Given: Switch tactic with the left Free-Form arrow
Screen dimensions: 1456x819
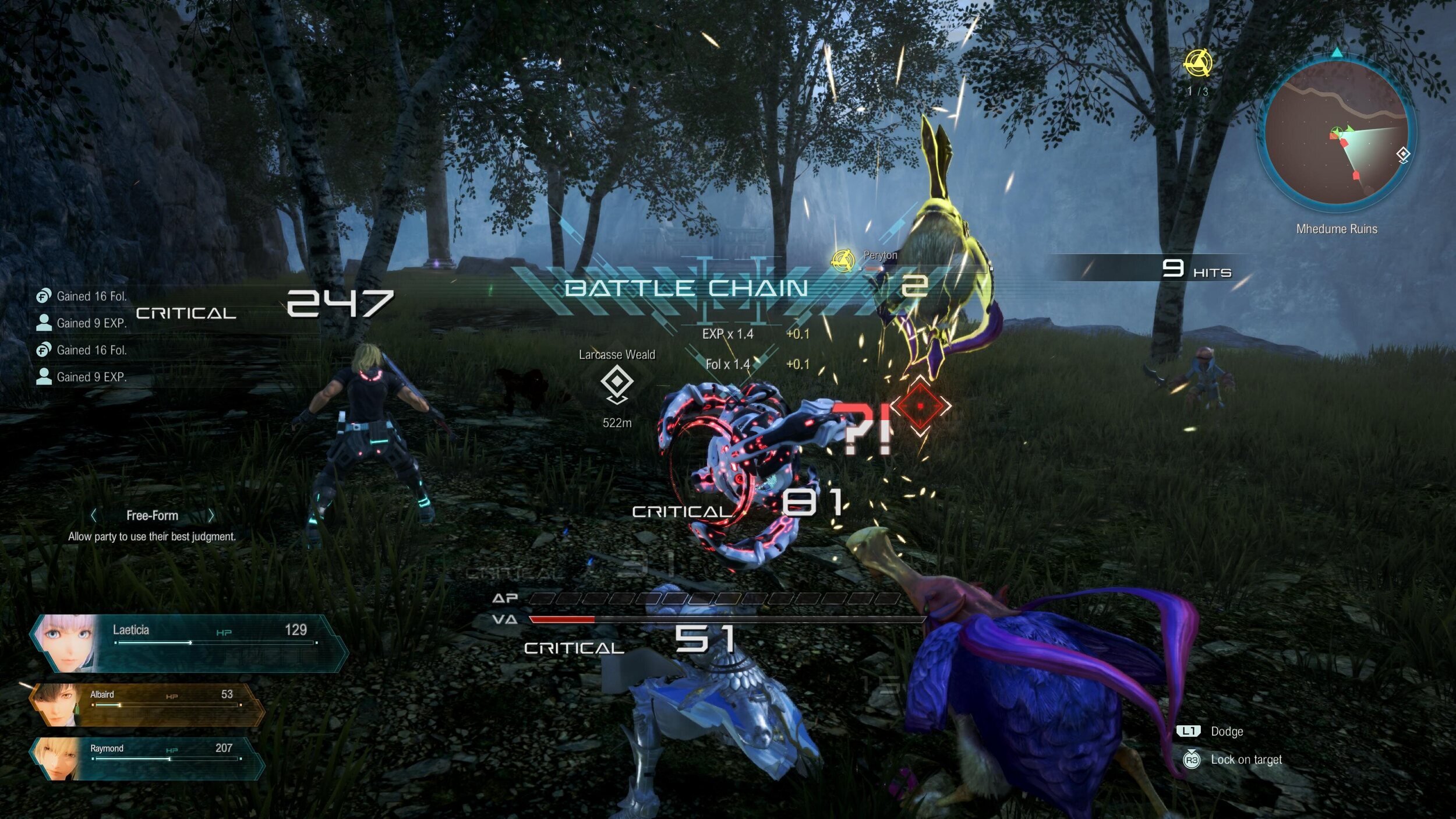Looking at the screenshot, I should coord(94,516).
